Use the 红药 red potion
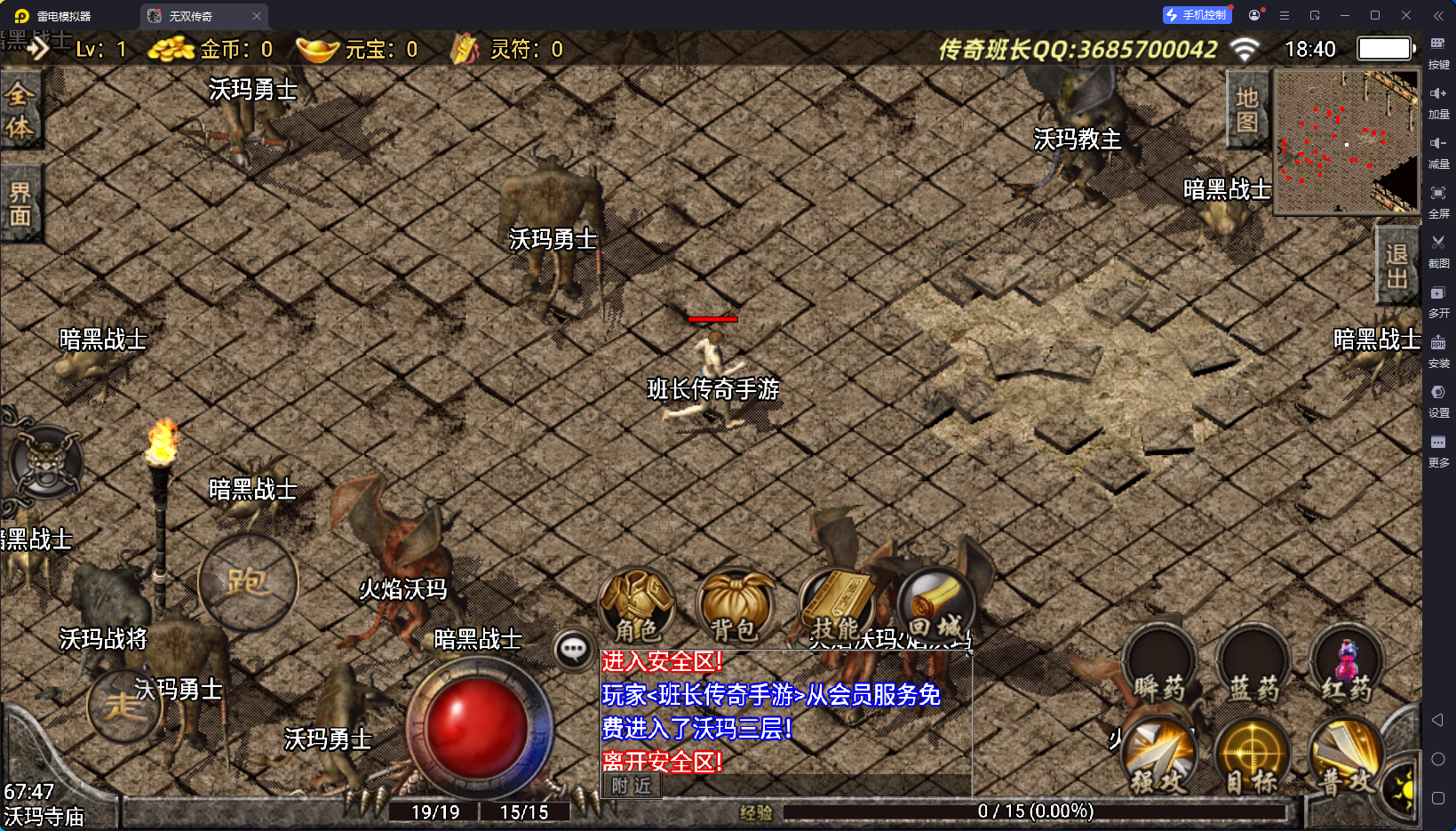Screen dimensions: 1456x831 (x=1346, y=667)
